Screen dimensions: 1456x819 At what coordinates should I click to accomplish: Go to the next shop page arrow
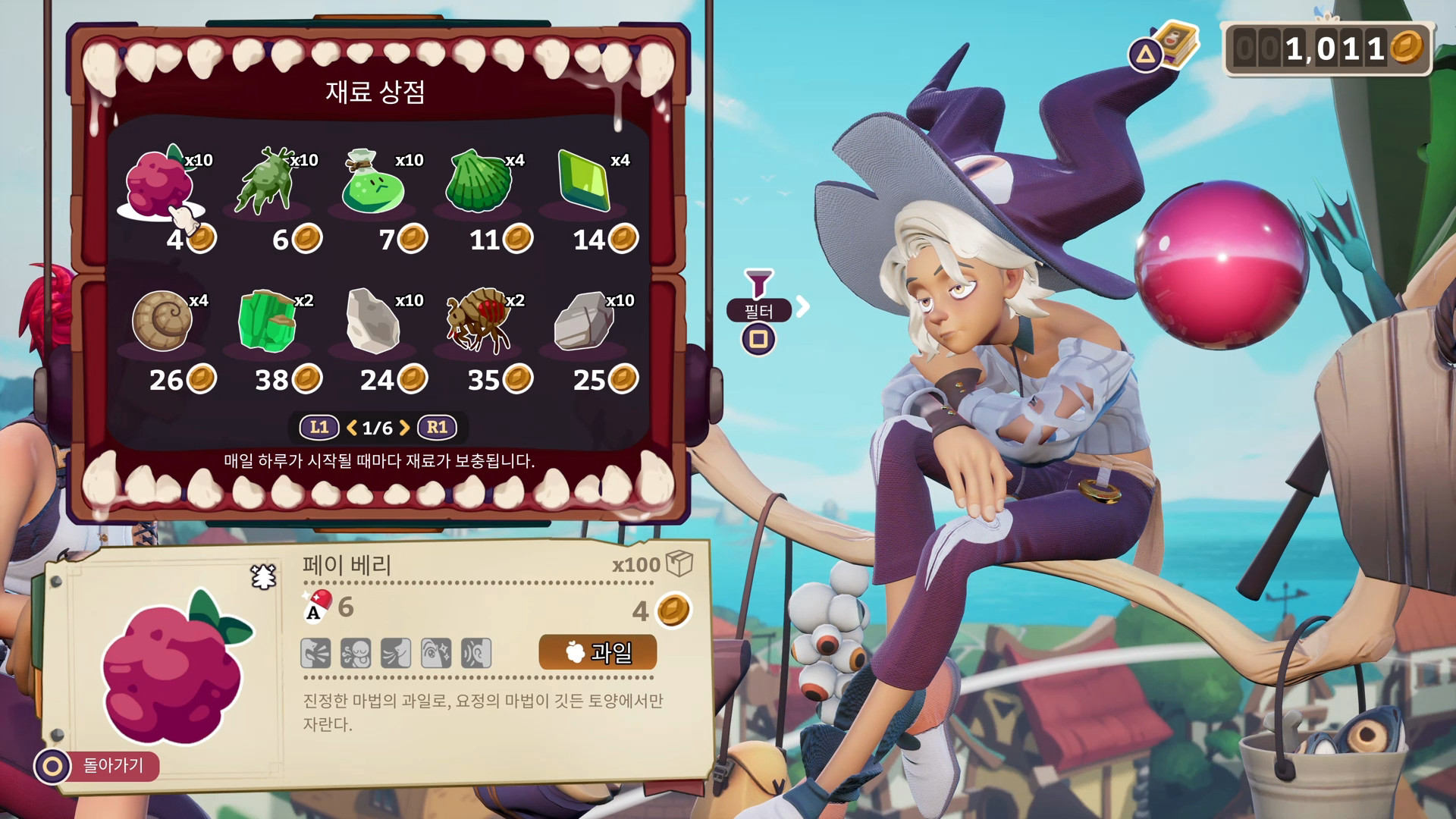click(405, 428)
